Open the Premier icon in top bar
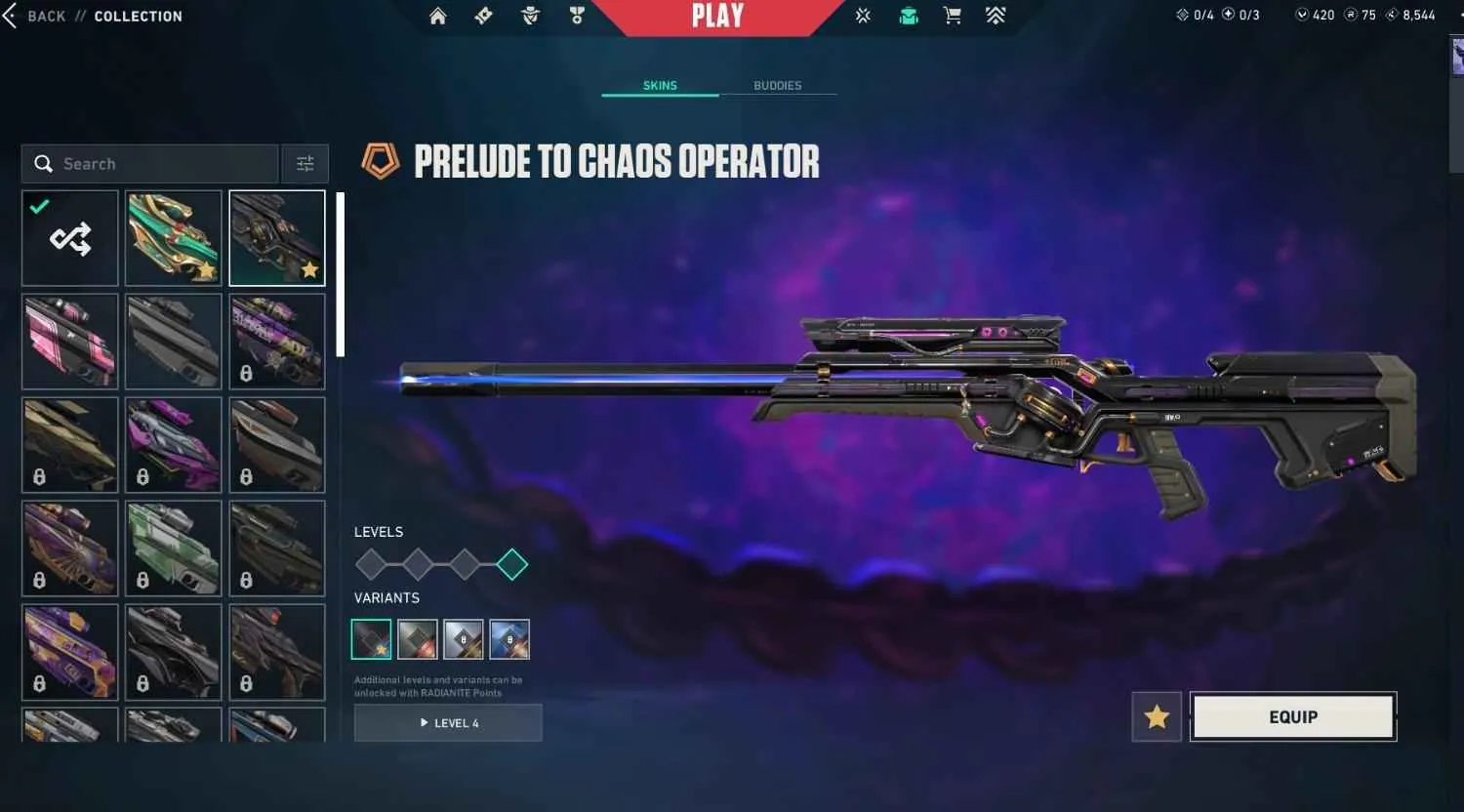 coord(863,16)
